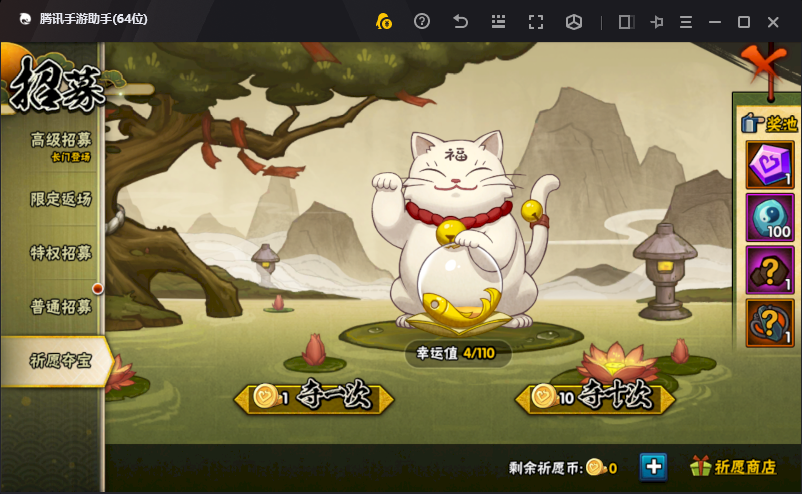Check the purple-framed mystery fragment reward

pos(770,270)
